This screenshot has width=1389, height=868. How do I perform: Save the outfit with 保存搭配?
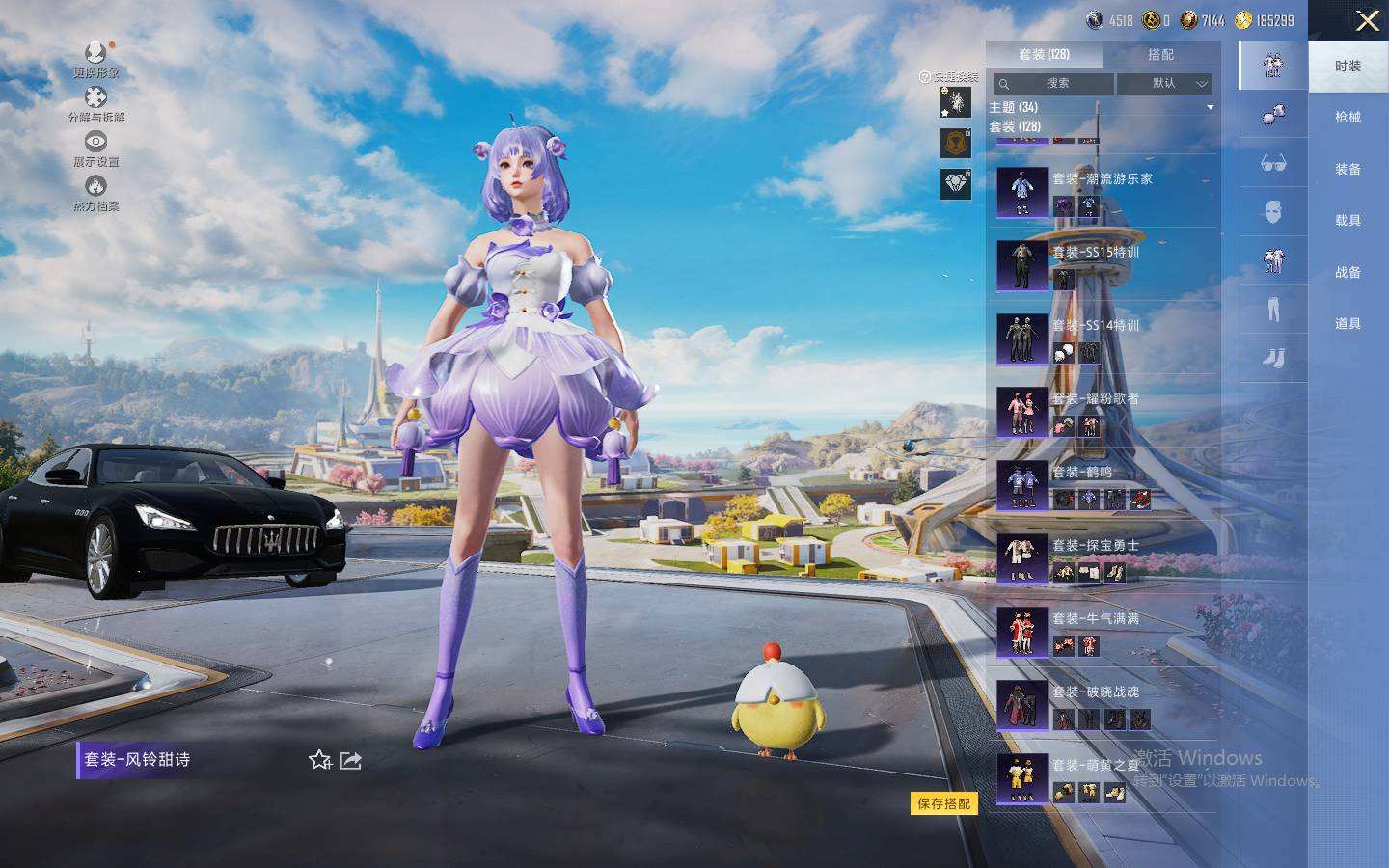point(943,803)
